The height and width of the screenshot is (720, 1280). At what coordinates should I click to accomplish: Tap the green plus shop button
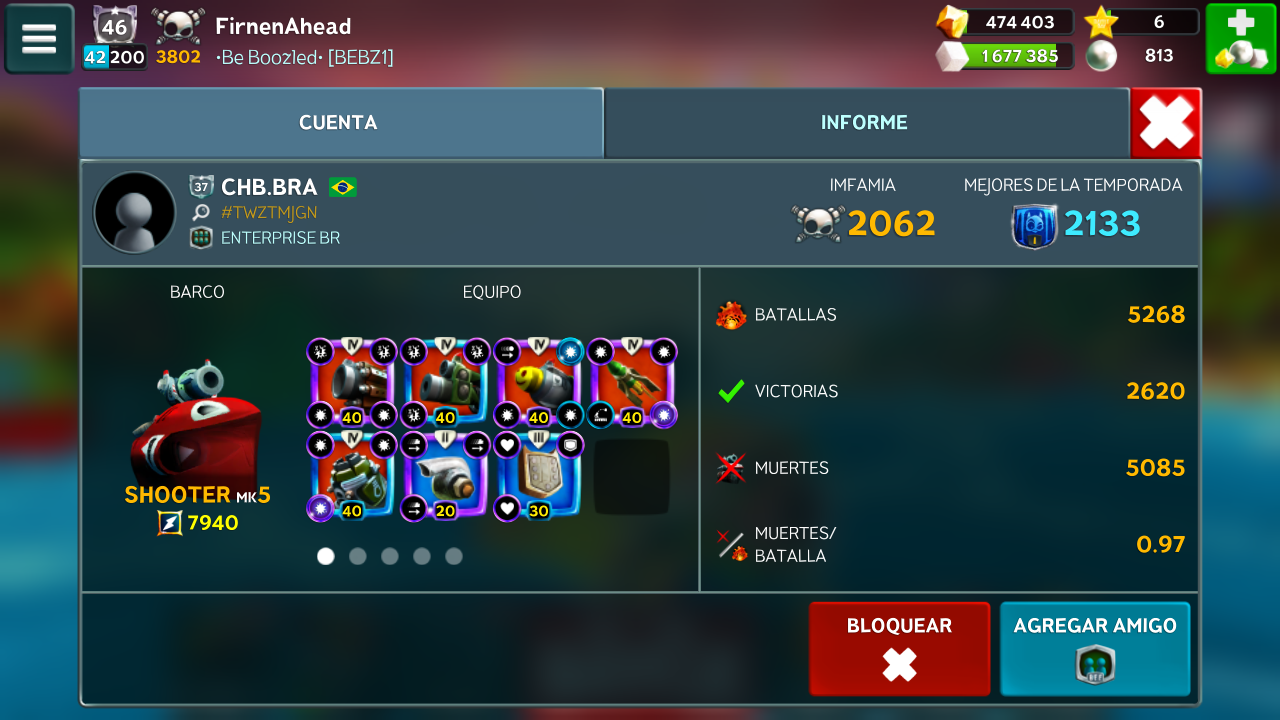click(x=1240, y=39)
